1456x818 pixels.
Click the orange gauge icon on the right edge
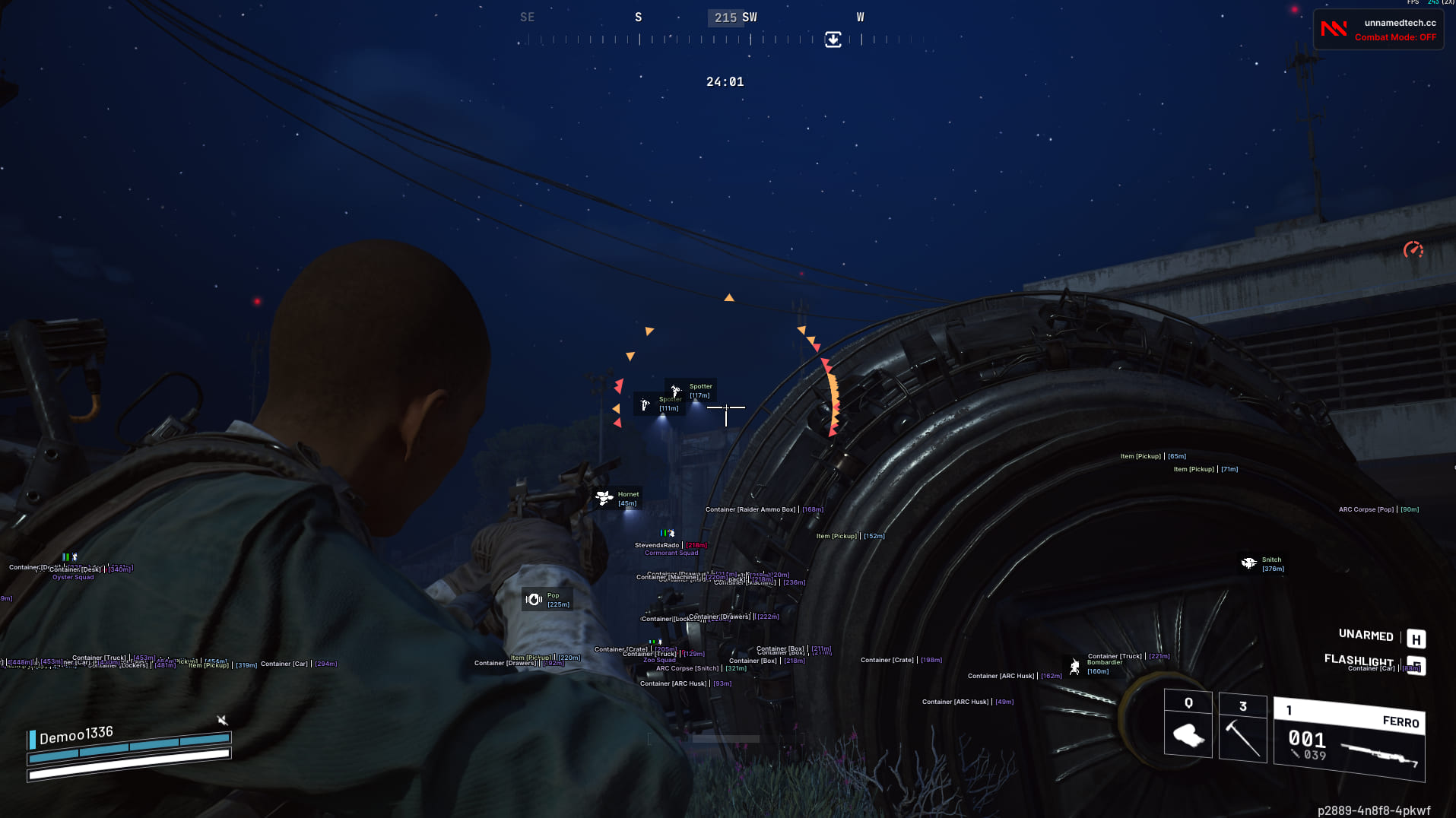point(1412,250)
